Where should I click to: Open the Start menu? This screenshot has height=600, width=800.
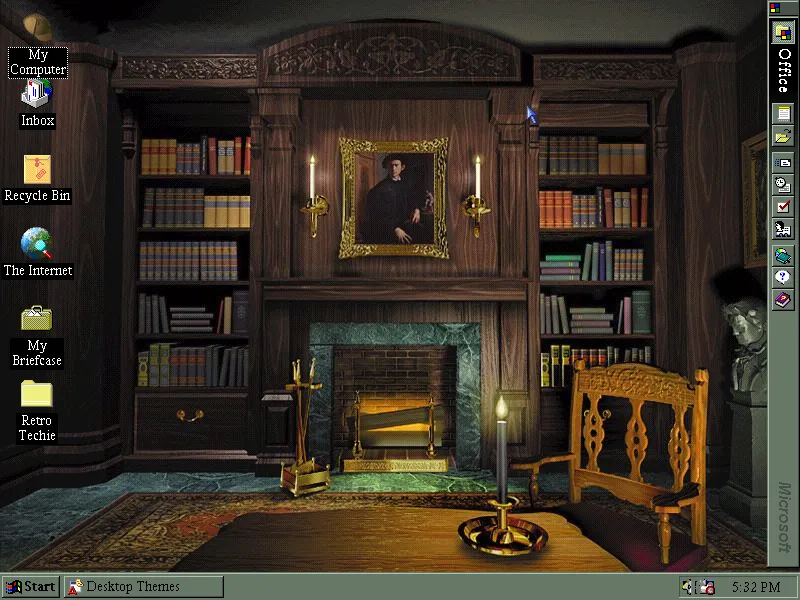coord(30,587)
